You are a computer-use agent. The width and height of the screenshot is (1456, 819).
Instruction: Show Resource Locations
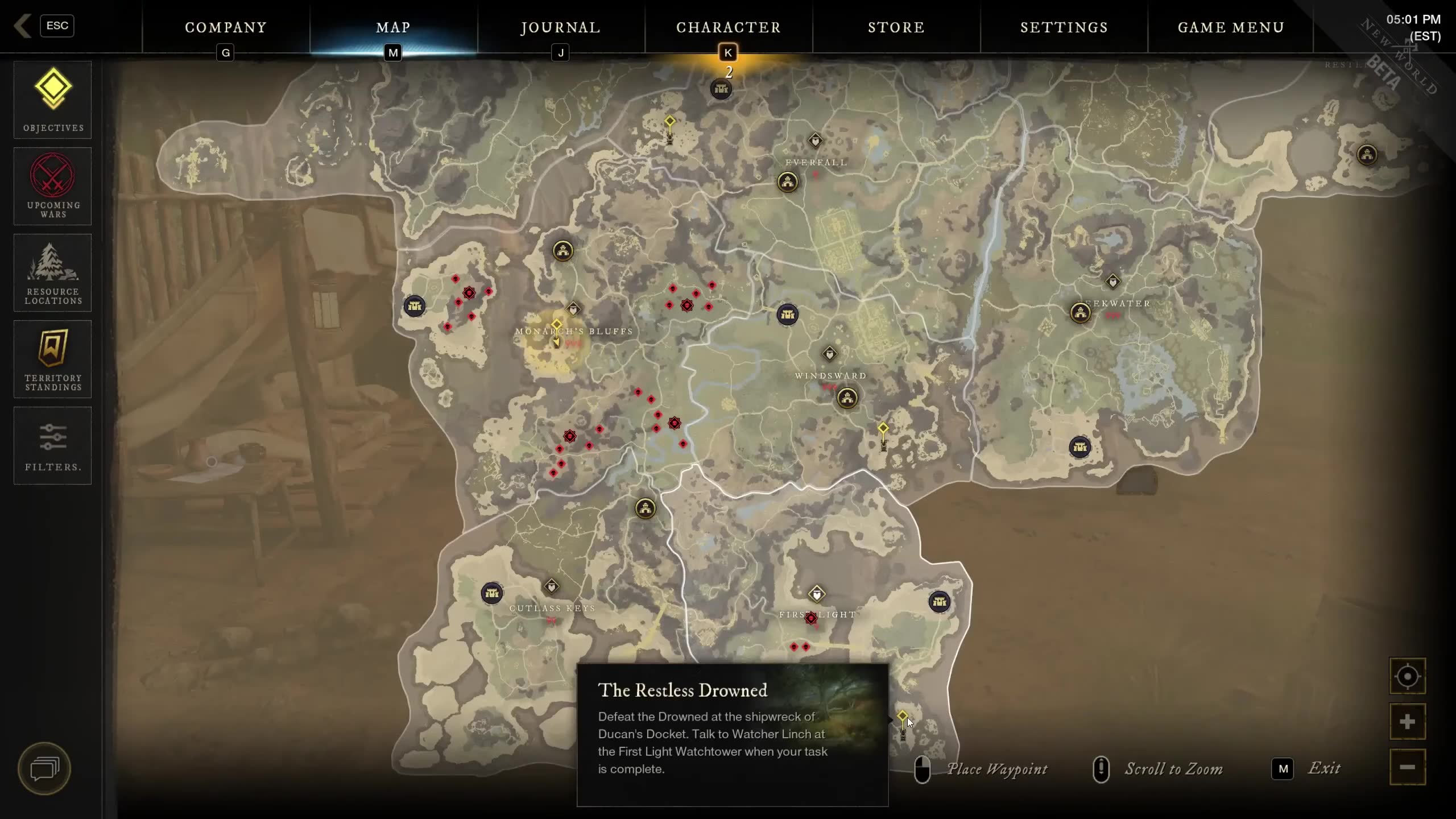click(52, 273)
